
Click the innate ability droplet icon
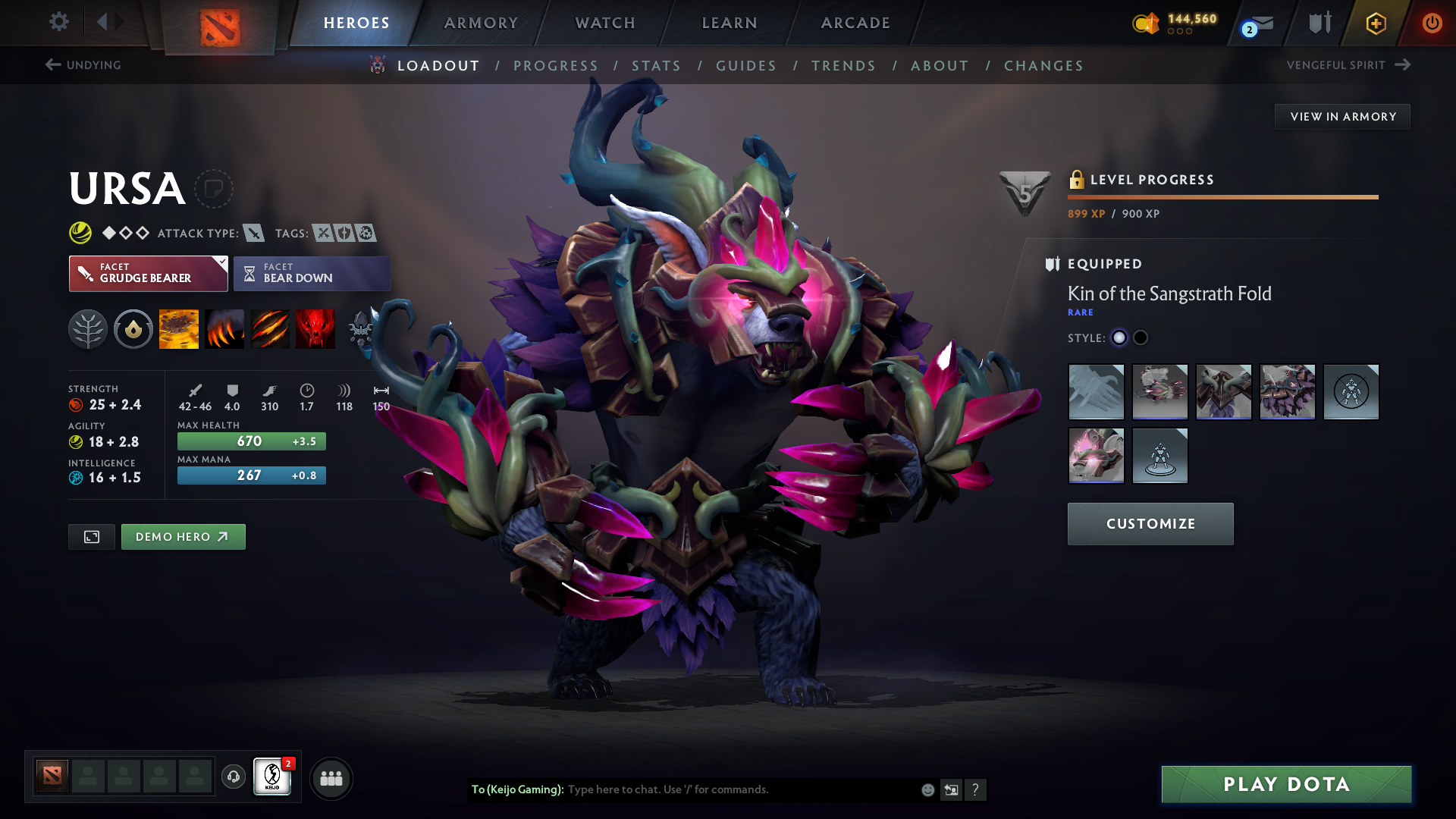(x=133, y=329)
